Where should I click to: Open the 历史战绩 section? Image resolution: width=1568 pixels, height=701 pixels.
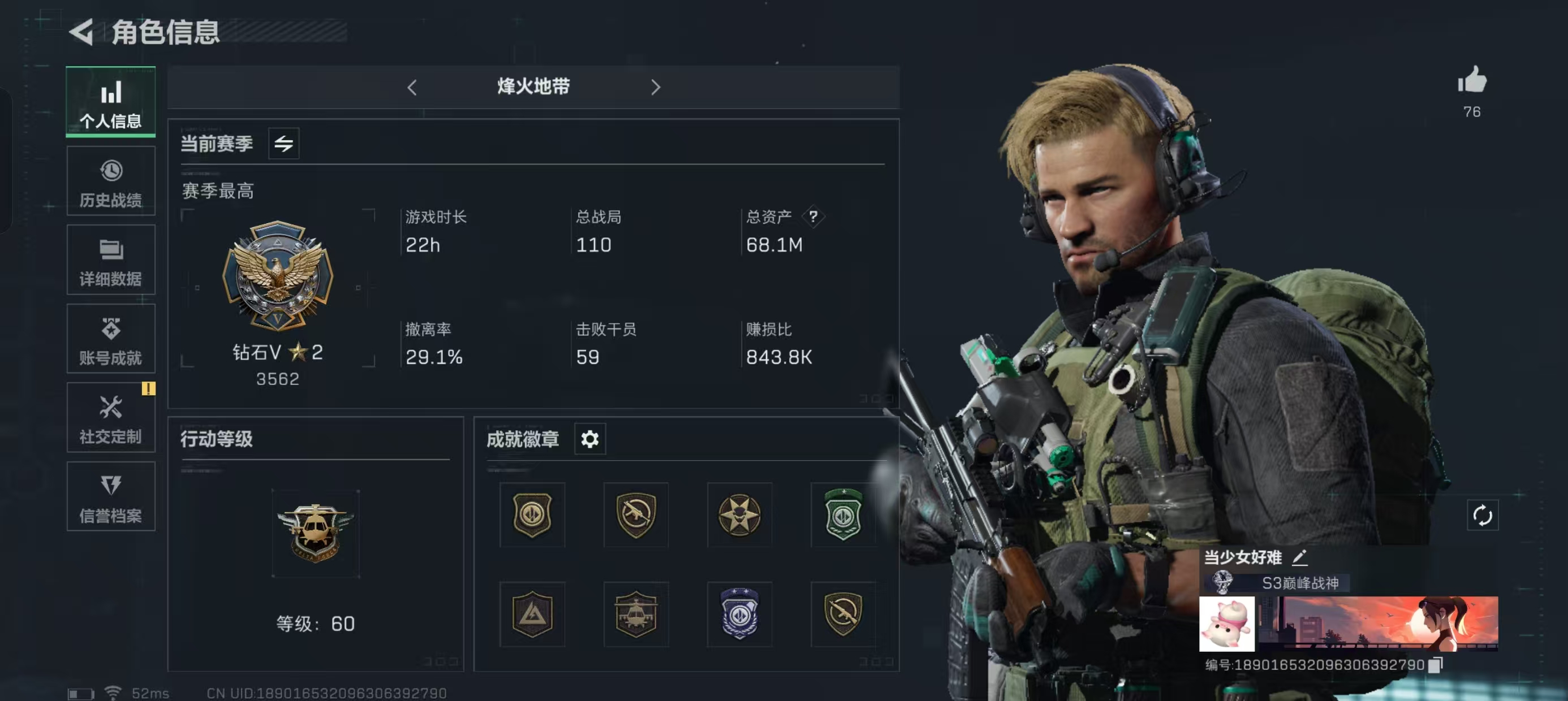pos(110,181)
